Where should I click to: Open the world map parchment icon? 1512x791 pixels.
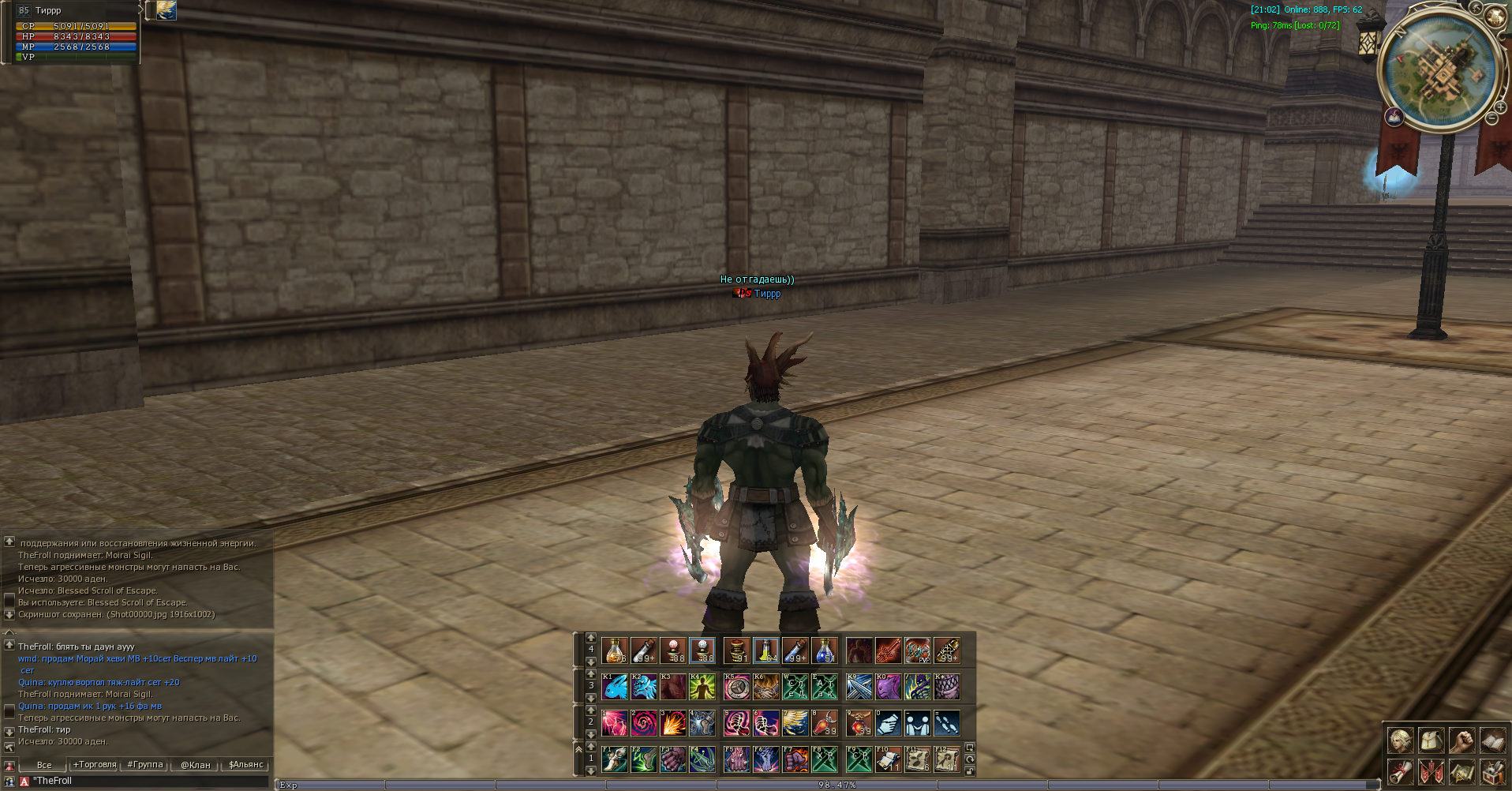click(1461, 771)
